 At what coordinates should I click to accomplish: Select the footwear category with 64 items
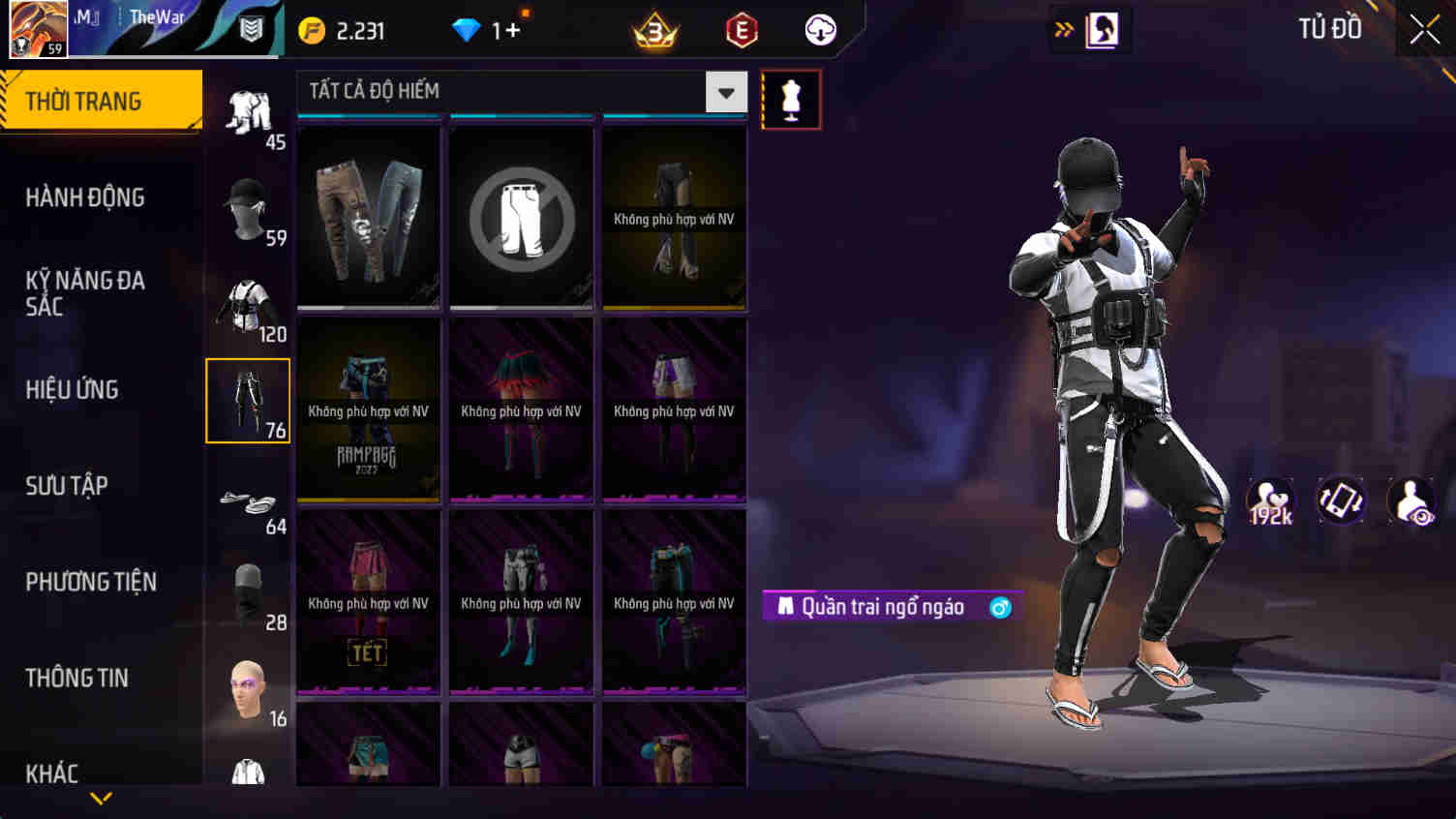coord(248,499)
